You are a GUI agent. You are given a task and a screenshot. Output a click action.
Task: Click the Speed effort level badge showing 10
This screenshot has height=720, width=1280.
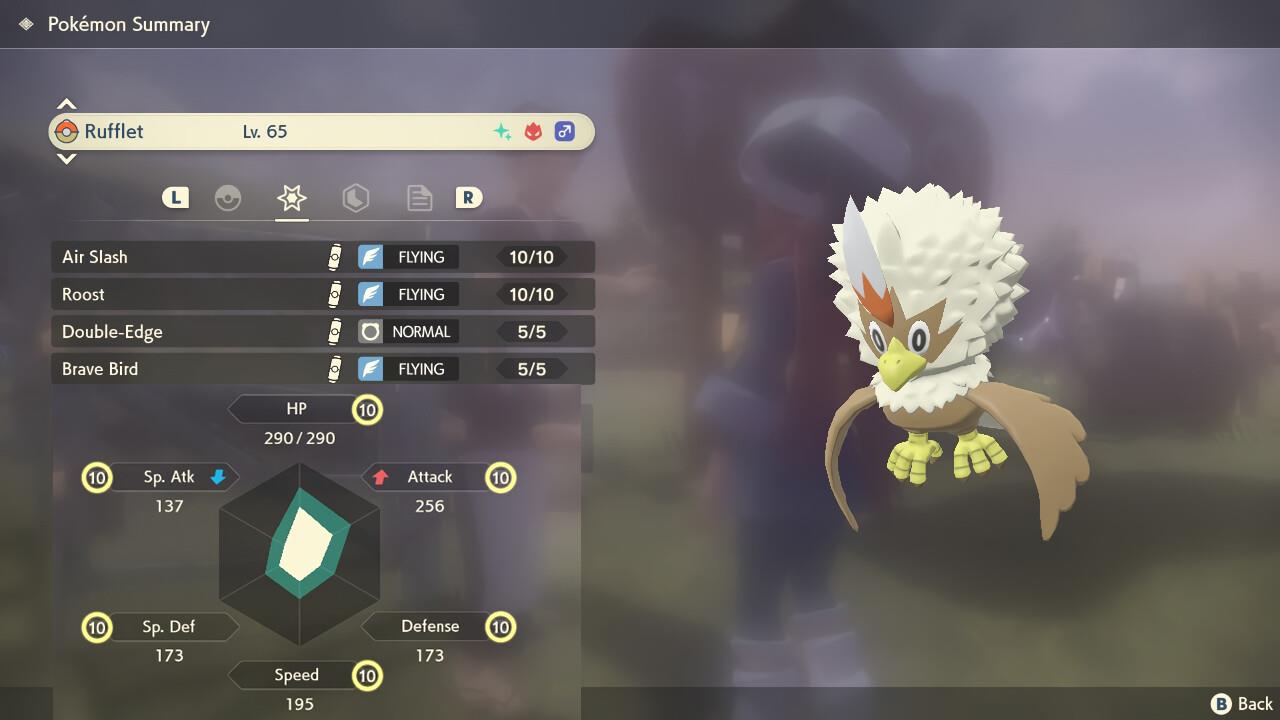pos(367,676)
